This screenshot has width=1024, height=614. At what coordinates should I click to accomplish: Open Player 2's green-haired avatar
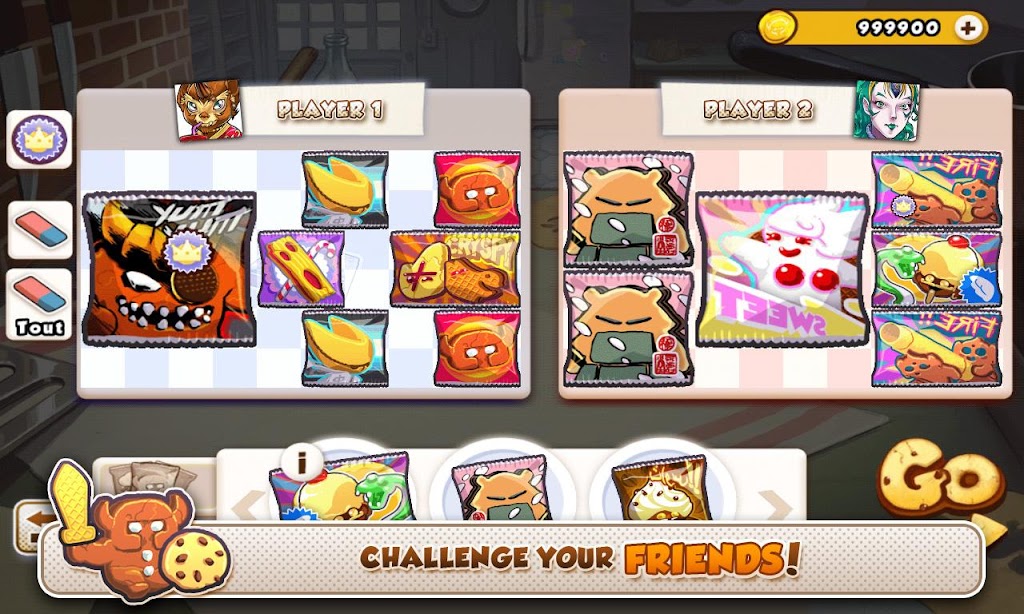click(885, 111)
